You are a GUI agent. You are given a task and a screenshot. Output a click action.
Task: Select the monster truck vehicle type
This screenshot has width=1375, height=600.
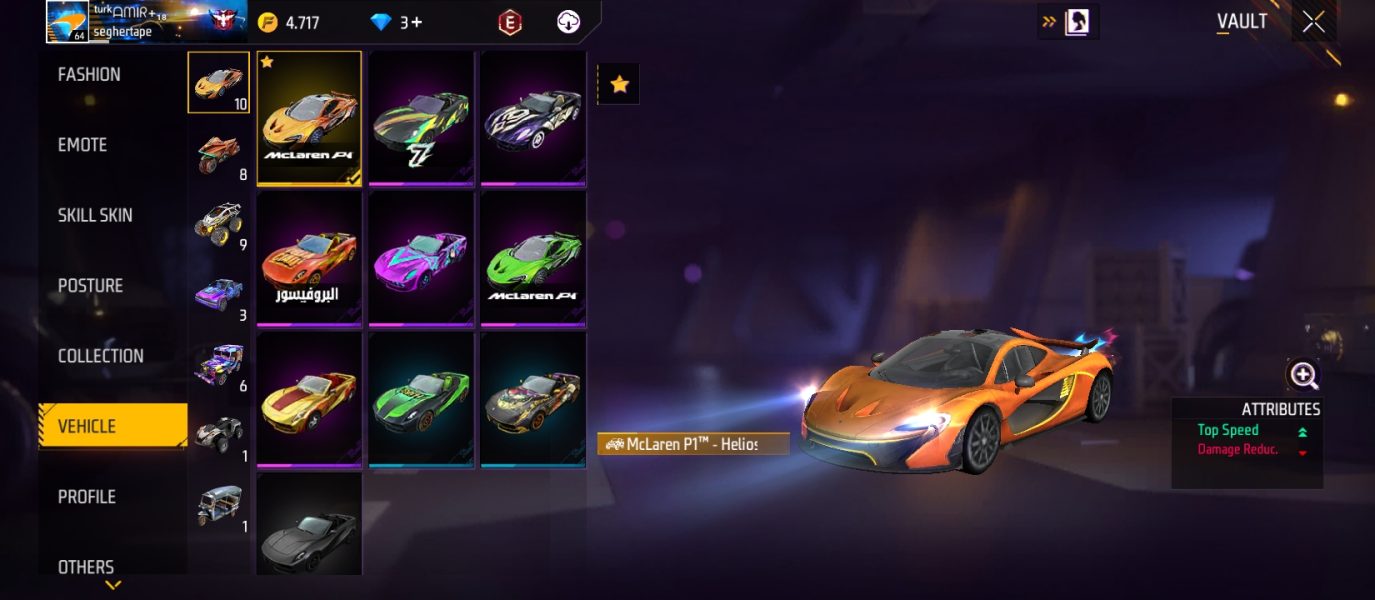[218, 223]
